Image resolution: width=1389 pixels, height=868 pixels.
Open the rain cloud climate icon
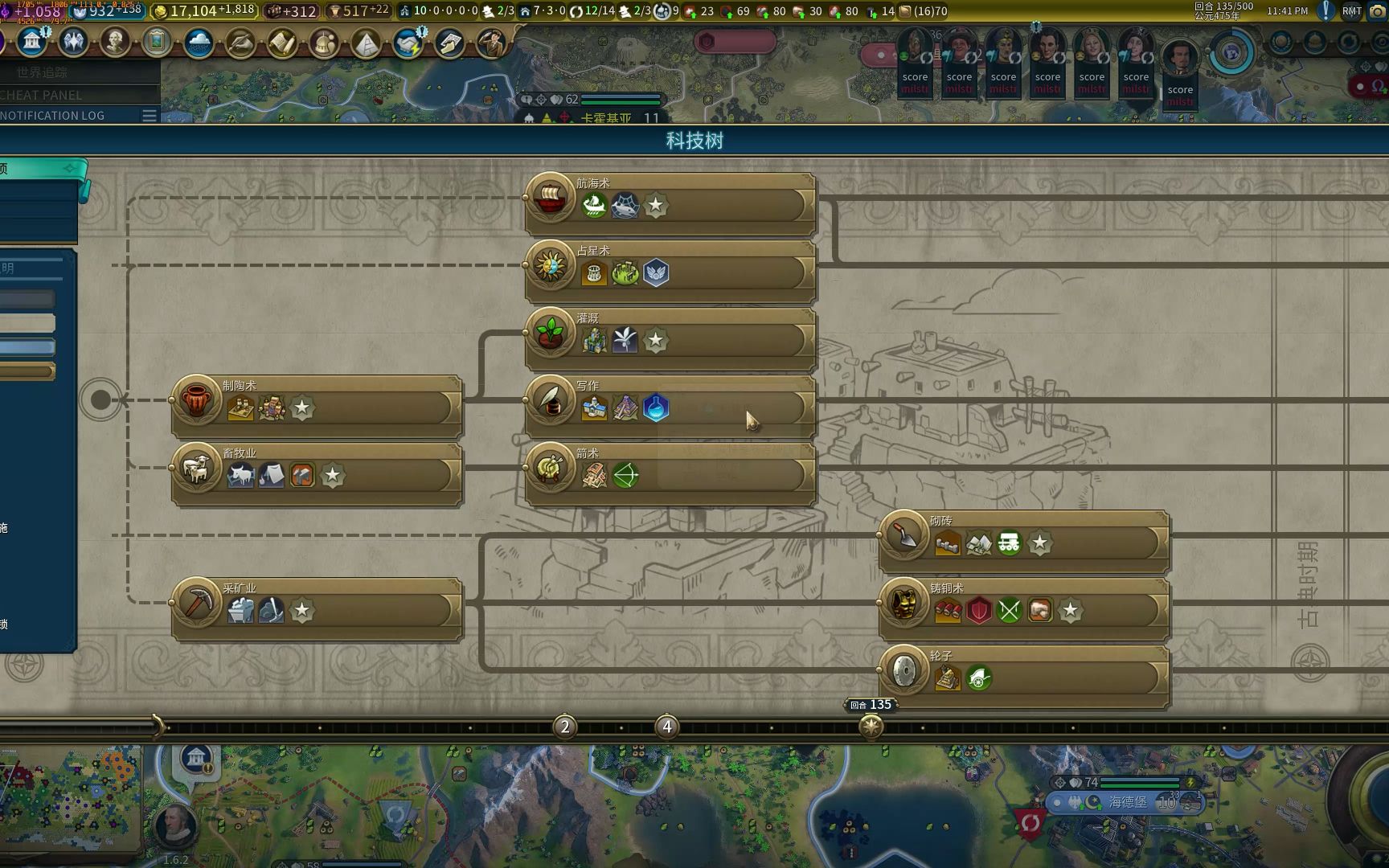click(x=199, y=42)
